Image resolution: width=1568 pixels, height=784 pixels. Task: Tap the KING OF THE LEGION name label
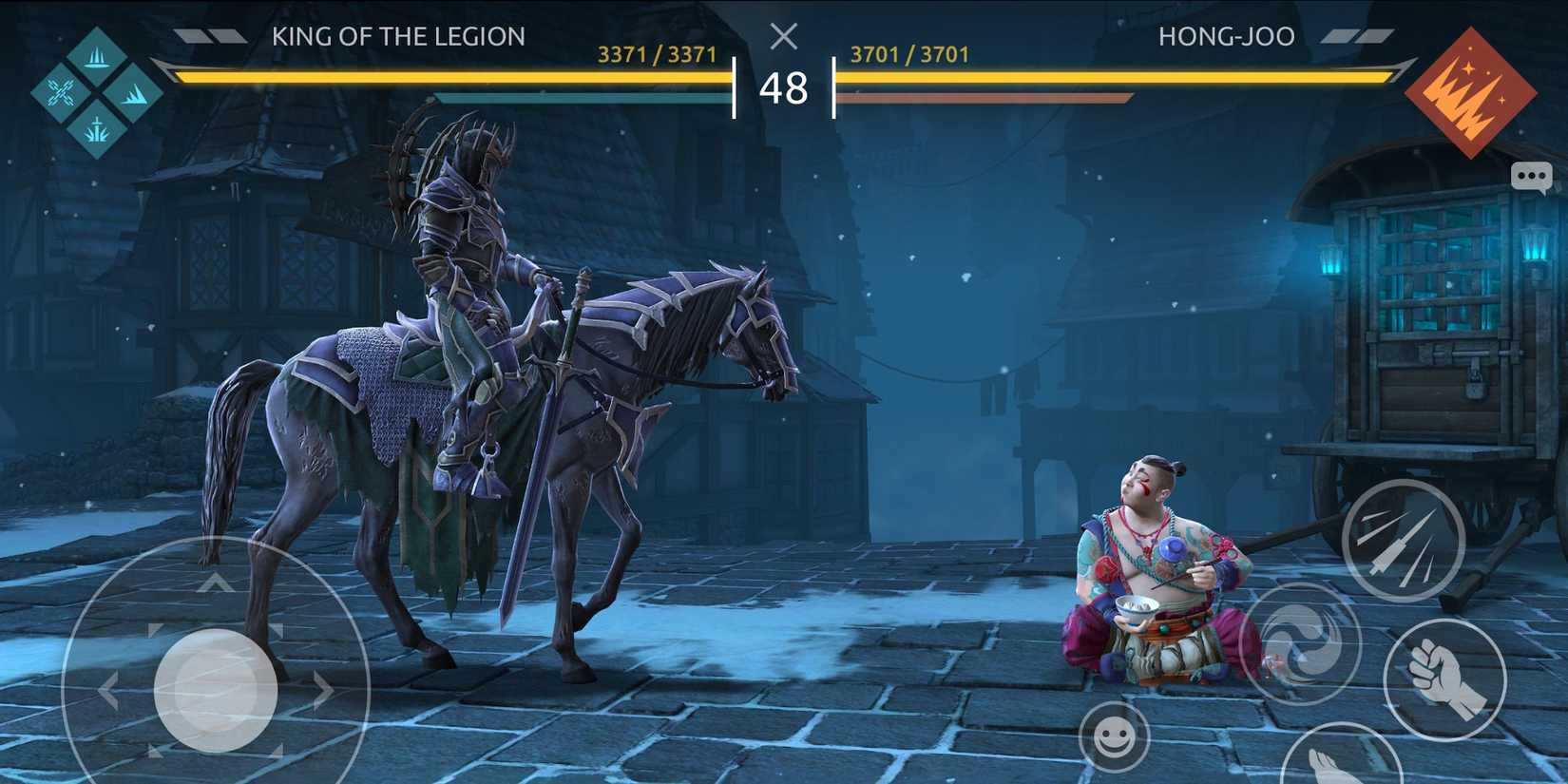pyautogui.click(x=400, y=36)
